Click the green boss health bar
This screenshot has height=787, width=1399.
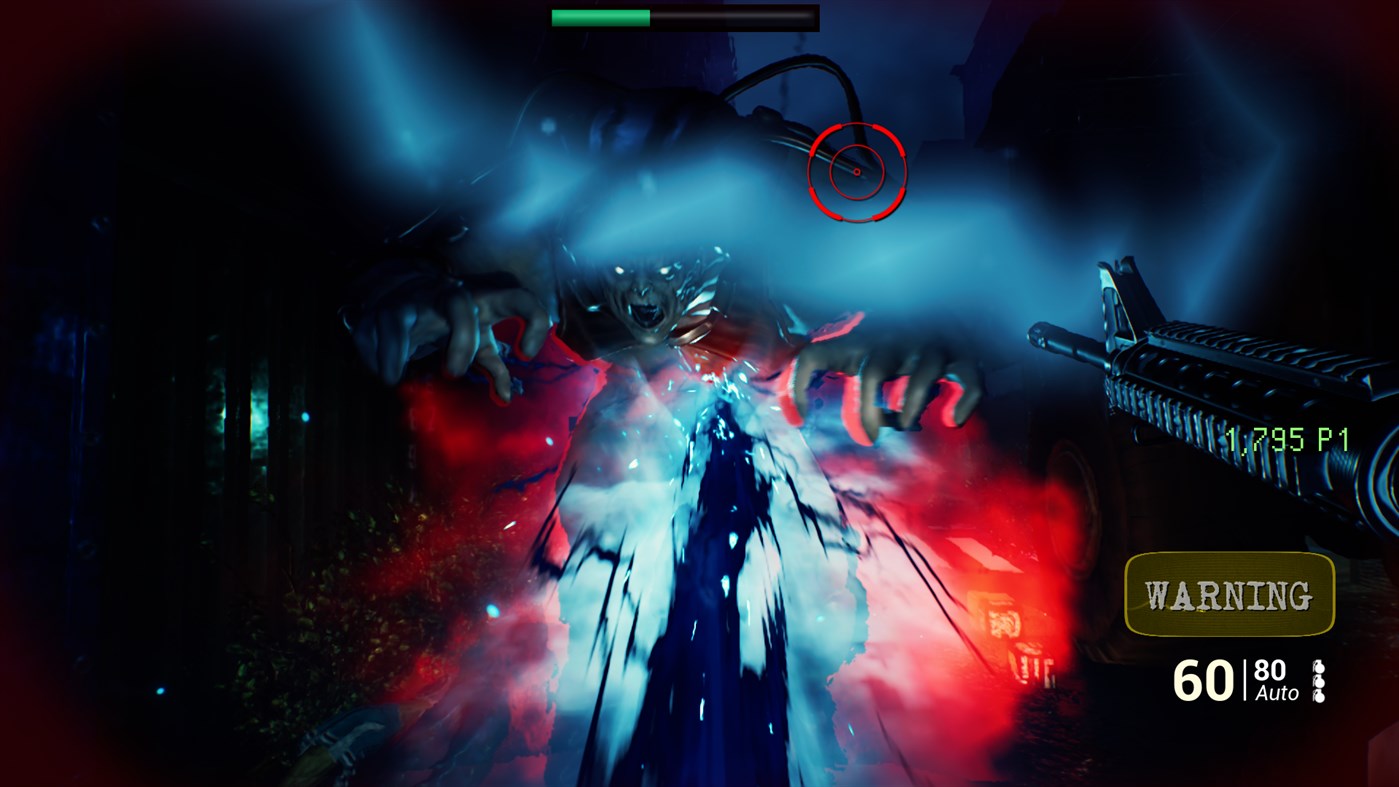point(600,16)
